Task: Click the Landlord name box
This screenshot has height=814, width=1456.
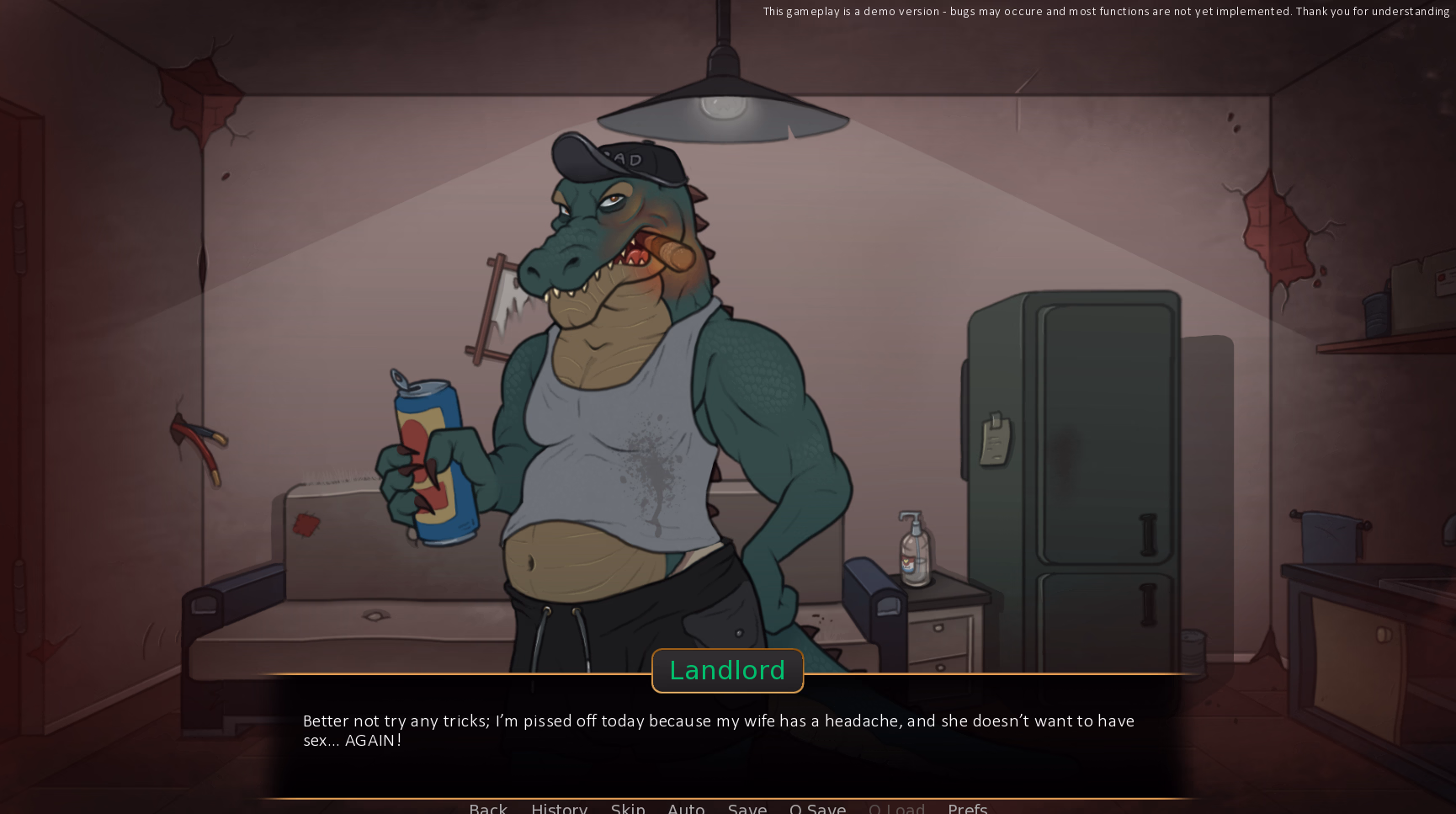Action: coord(727,670)
